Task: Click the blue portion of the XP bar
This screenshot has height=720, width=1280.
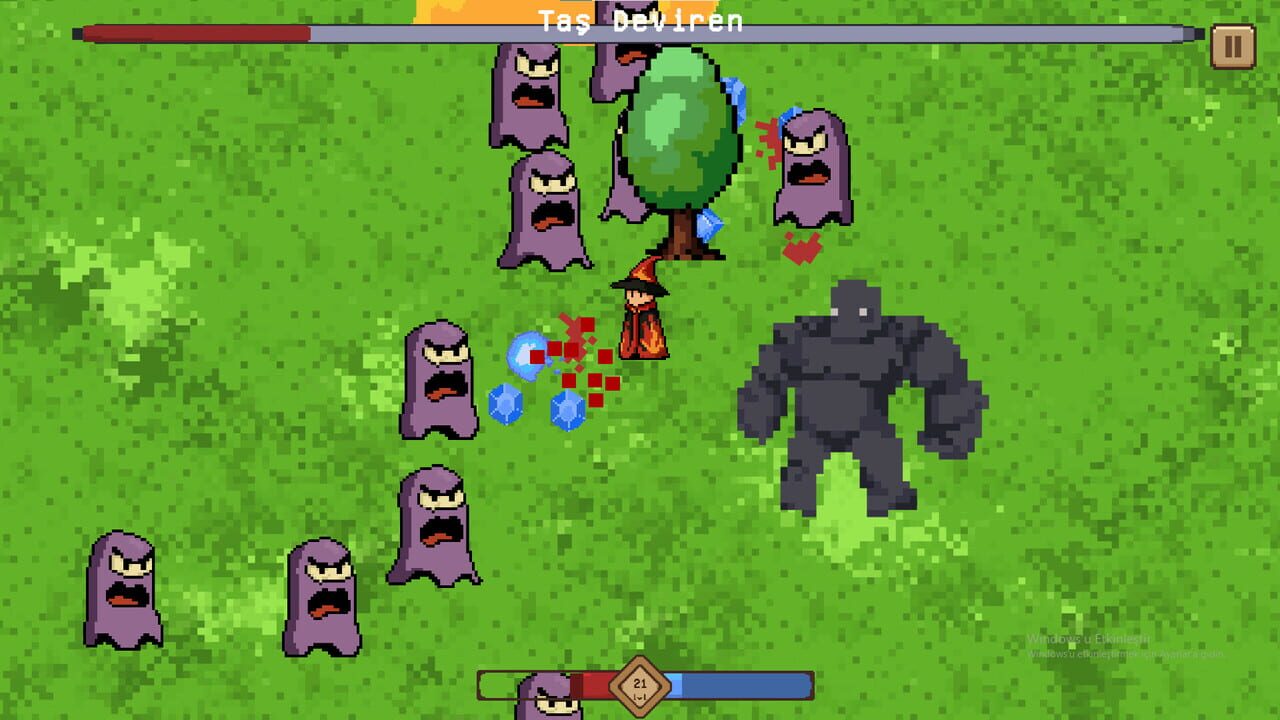Action: [740, 683]
